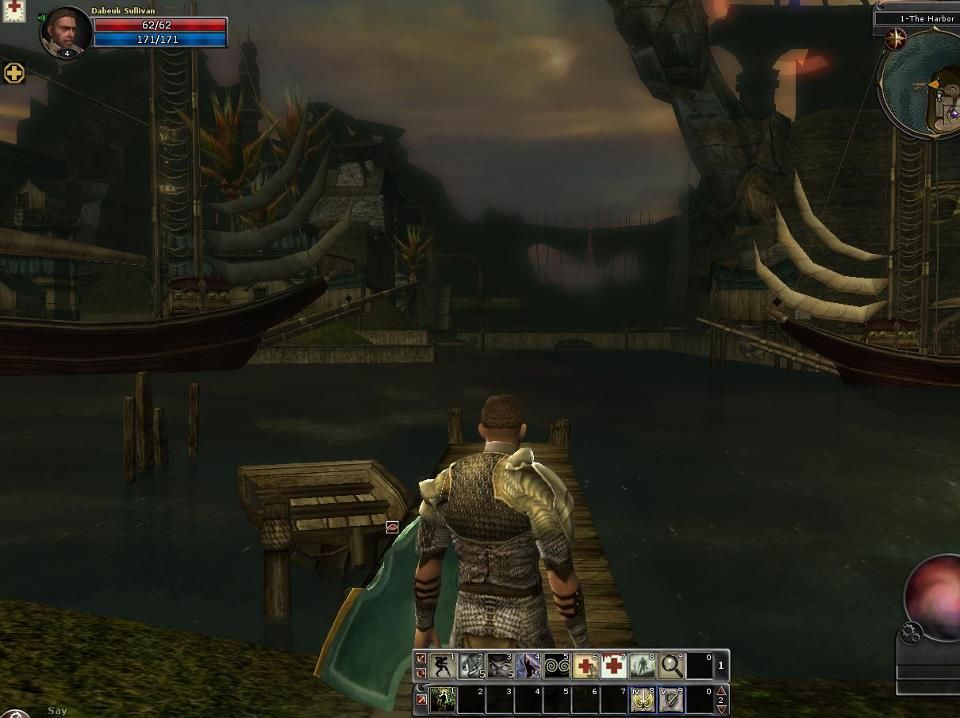Open the gold plus button below the portrait
960x718 pixels.
pos(14,73)
